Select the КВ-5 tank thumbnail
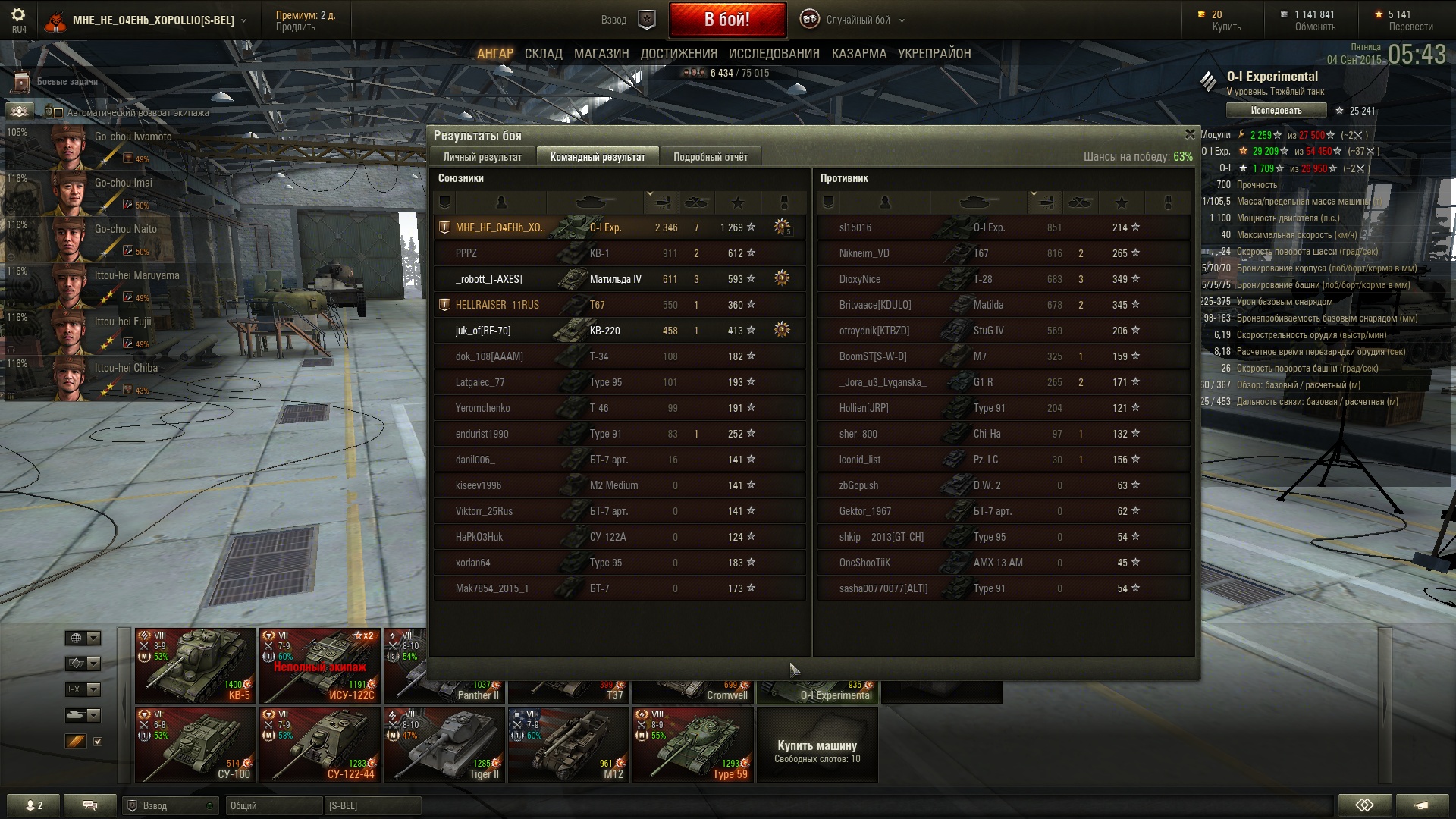The image size is (1456, 819). coord(195,666)
